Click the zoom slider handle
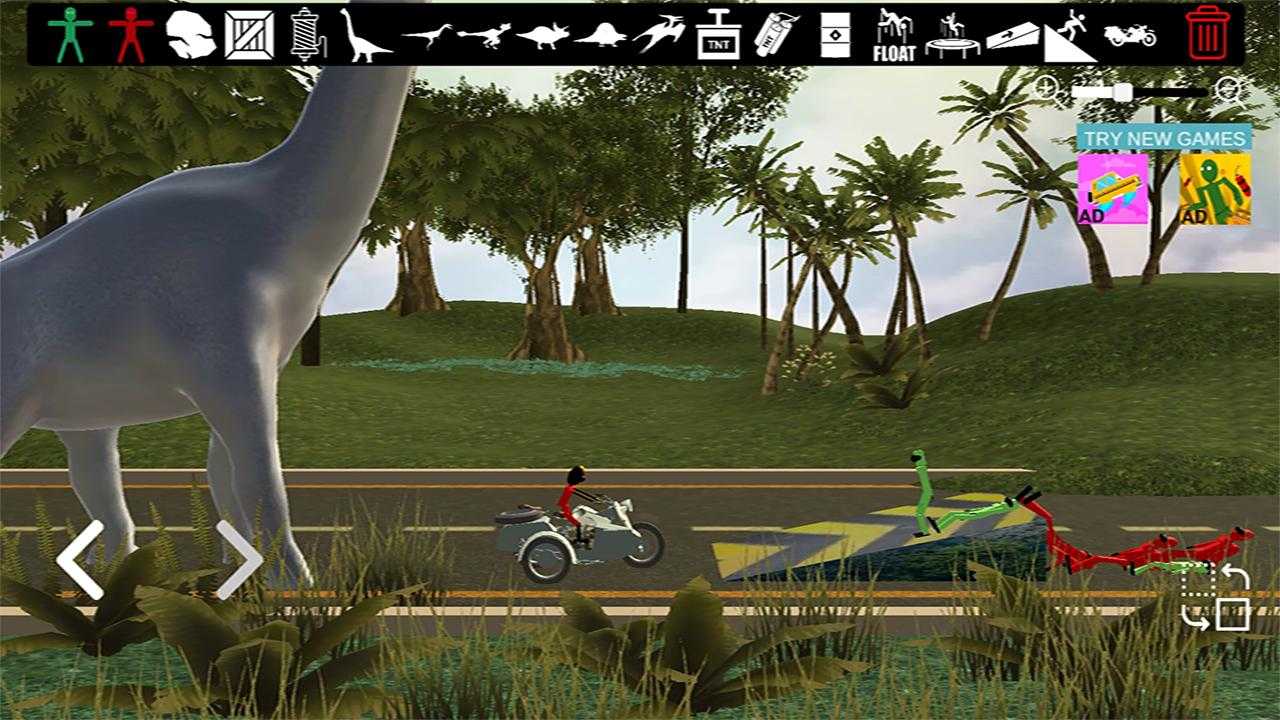This screenshot has width=1280, height=720. tap(1123, 93)
